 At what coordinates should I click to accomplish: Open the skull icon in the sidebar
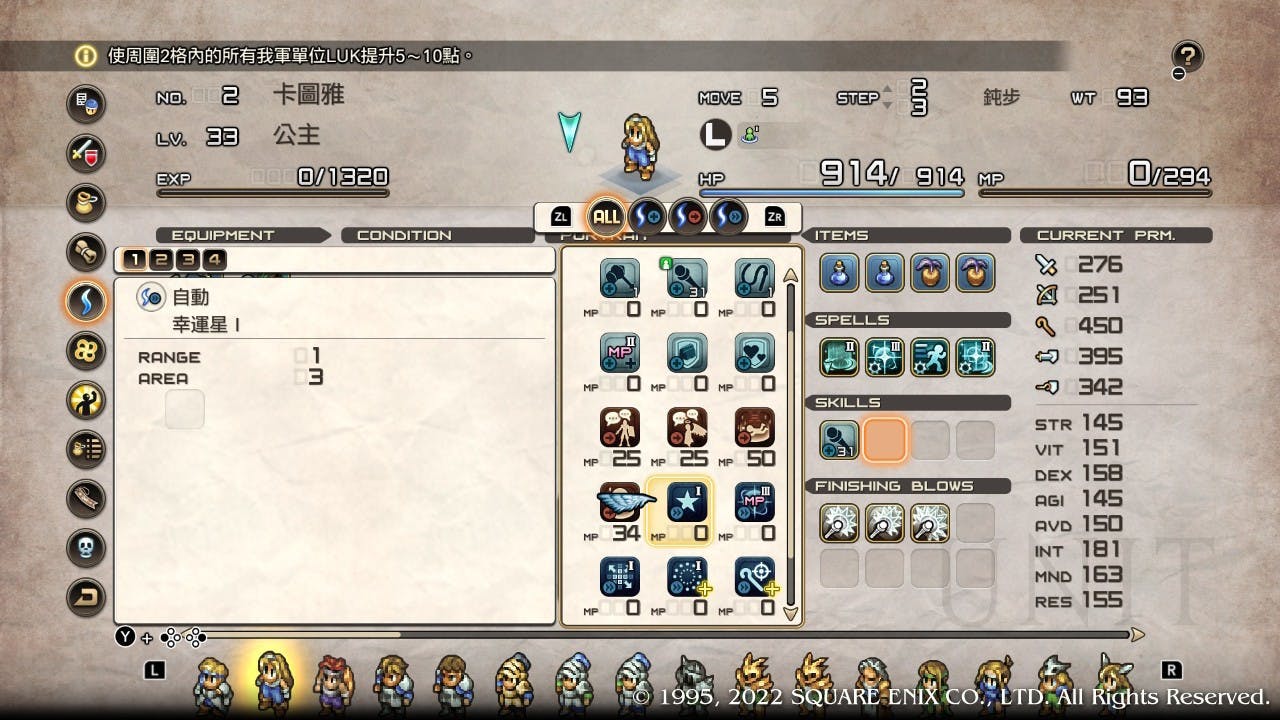[86, 547]
